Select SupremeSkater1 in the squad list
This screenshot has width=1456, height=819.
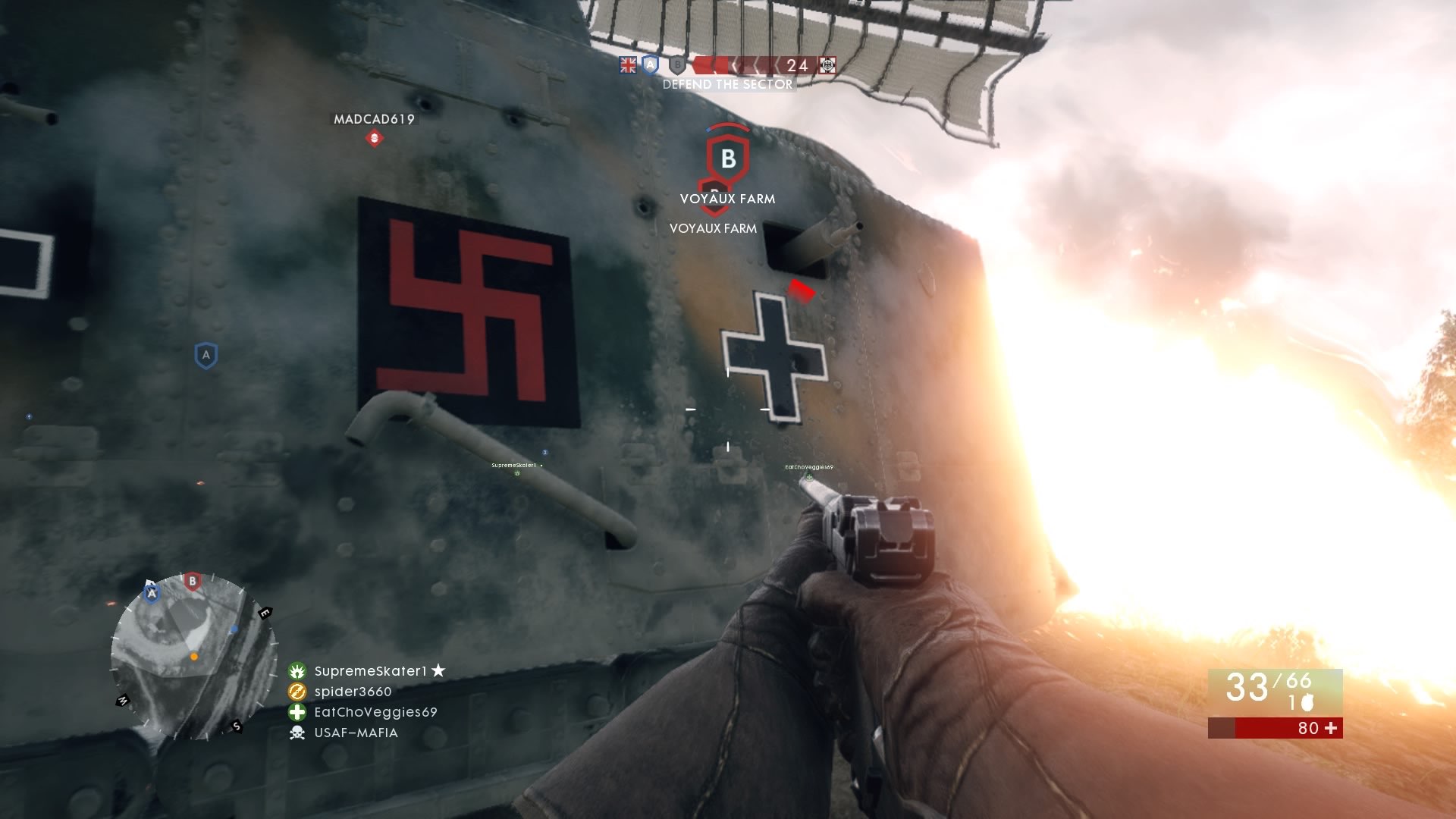coord(370,671)
